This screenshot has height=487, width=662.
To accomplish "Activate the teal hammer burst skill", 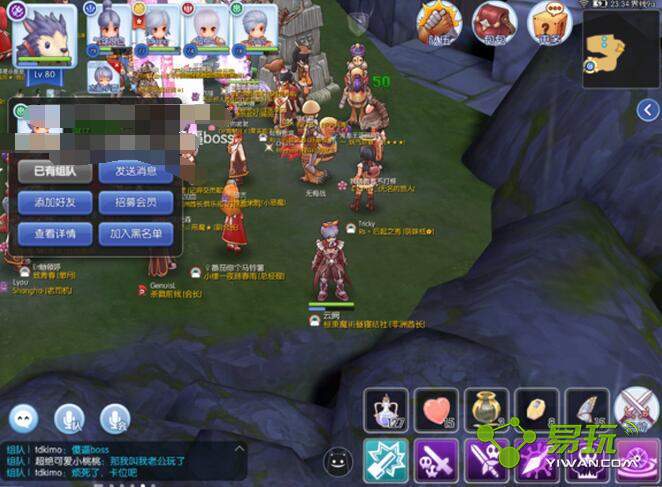I will [x=386, y=461].
